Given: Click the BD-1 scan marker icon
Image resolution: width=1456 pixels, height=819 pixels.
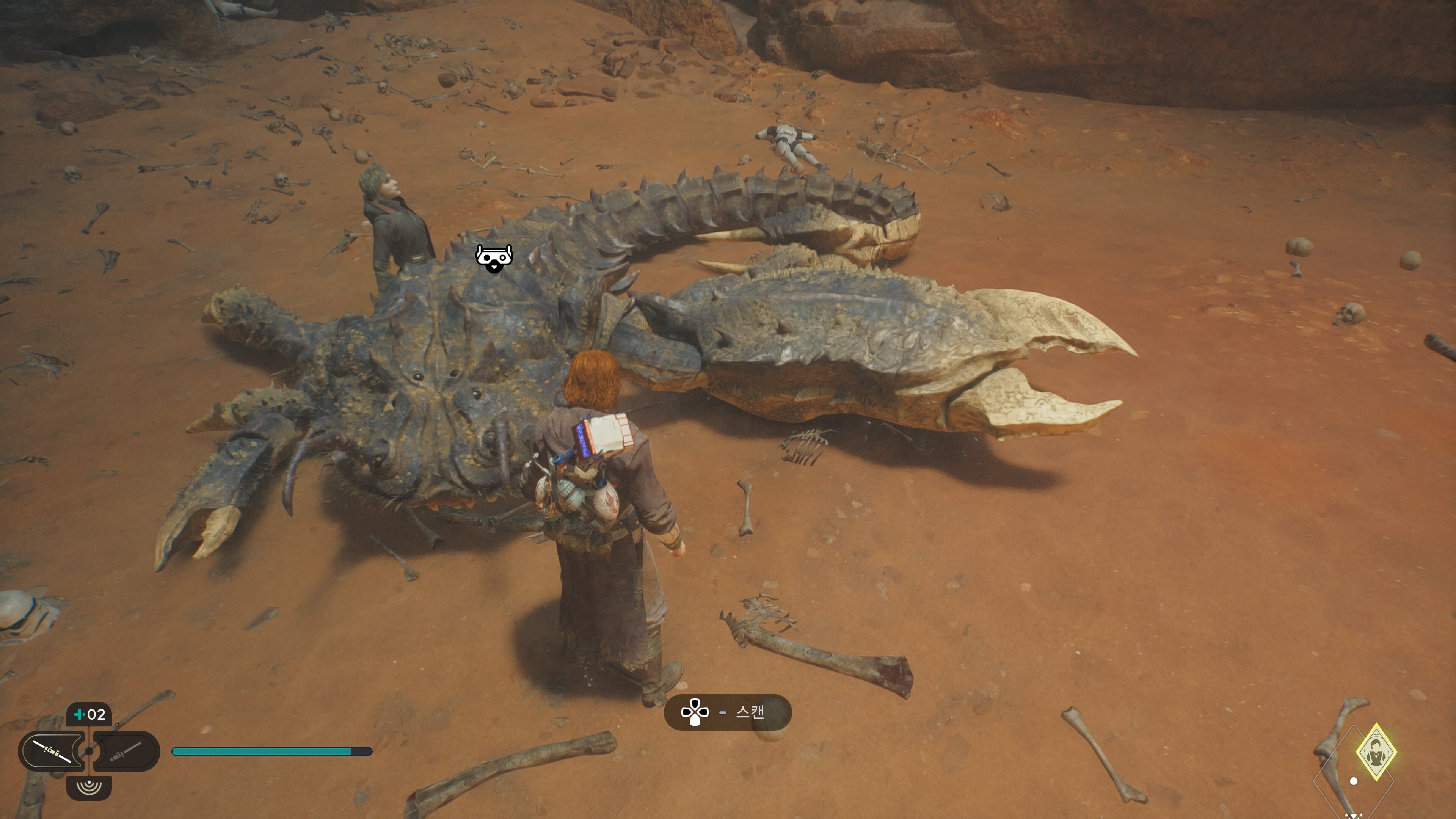Looking at the screenshot, I should [494, 258].
